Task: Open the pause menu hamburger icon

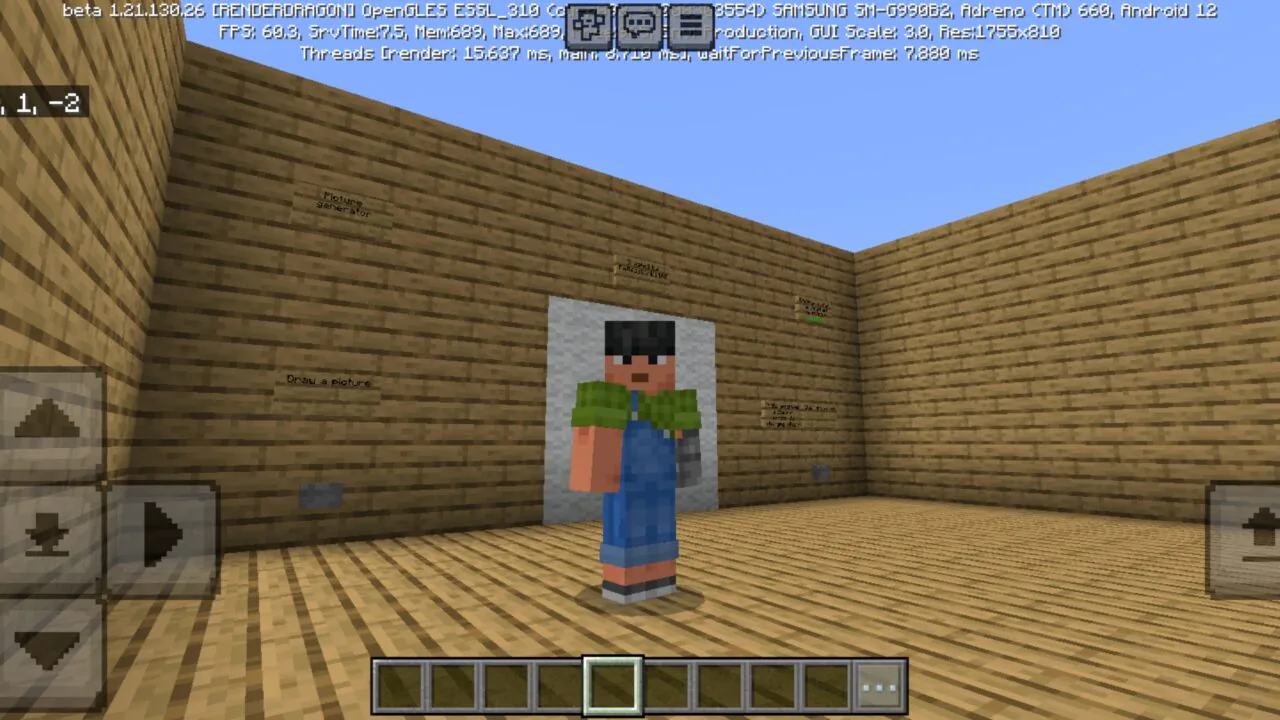Action: click(691, 25)
